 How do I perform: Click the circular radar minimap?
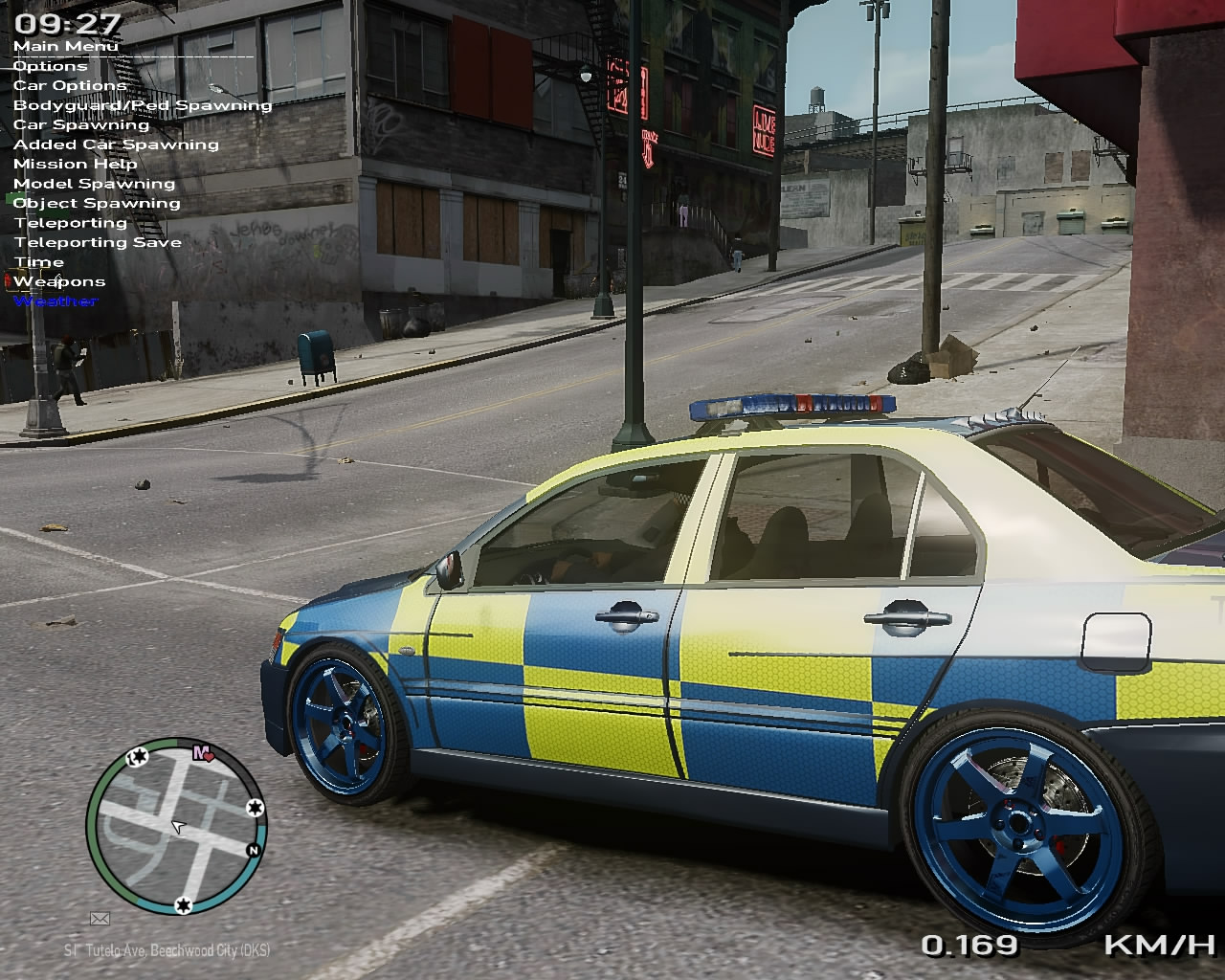click(x=176, y=826)
